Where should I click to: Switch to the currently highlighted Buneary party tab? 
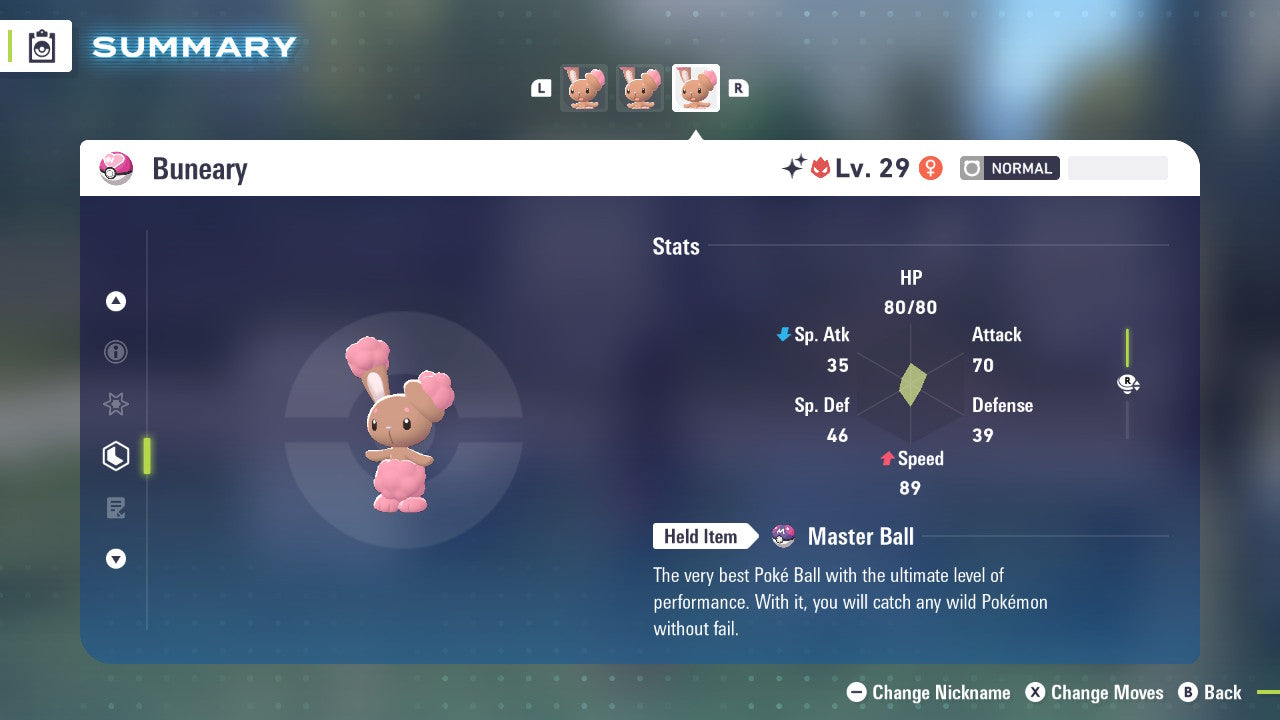point(696,88)
